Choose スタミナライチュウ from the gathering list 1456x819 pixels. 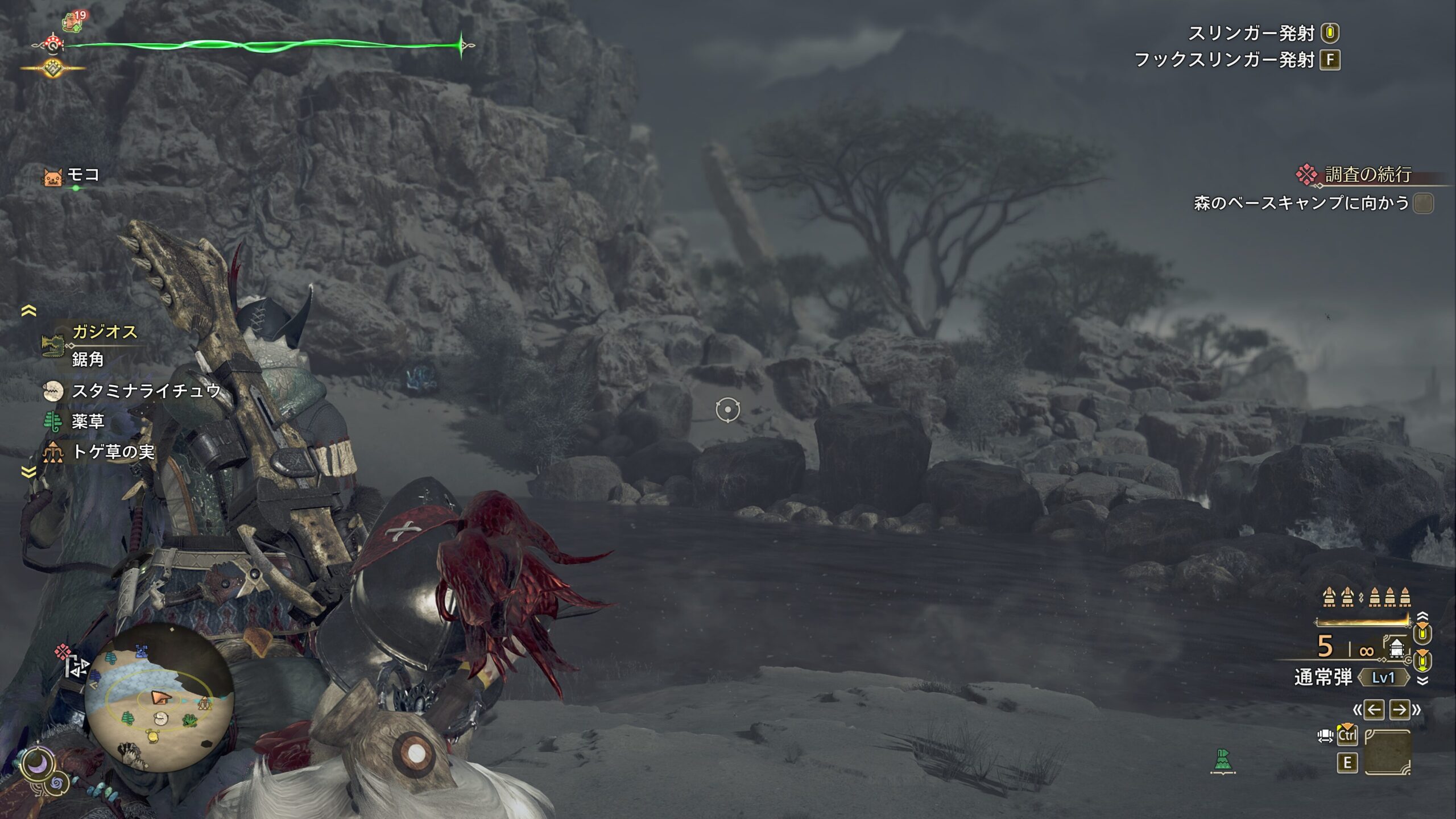pos(146,391)
